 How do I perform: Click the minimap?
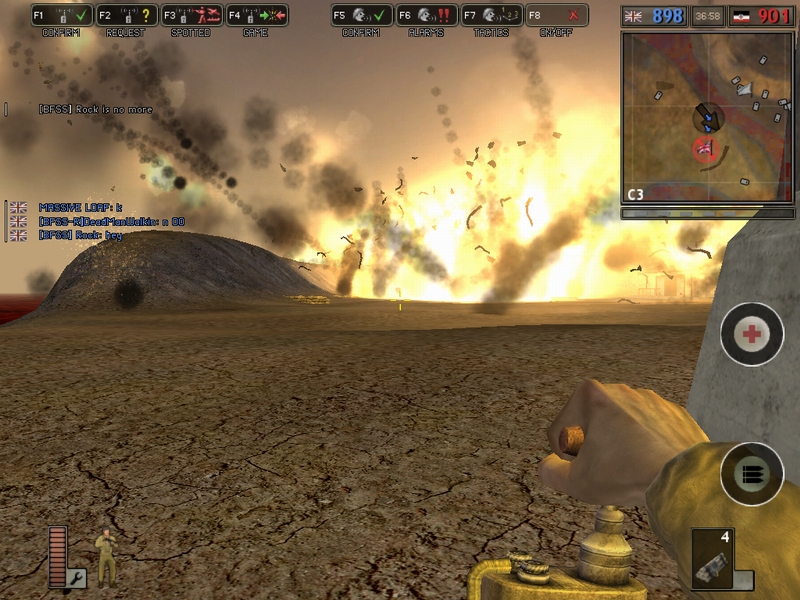(707, 117)
